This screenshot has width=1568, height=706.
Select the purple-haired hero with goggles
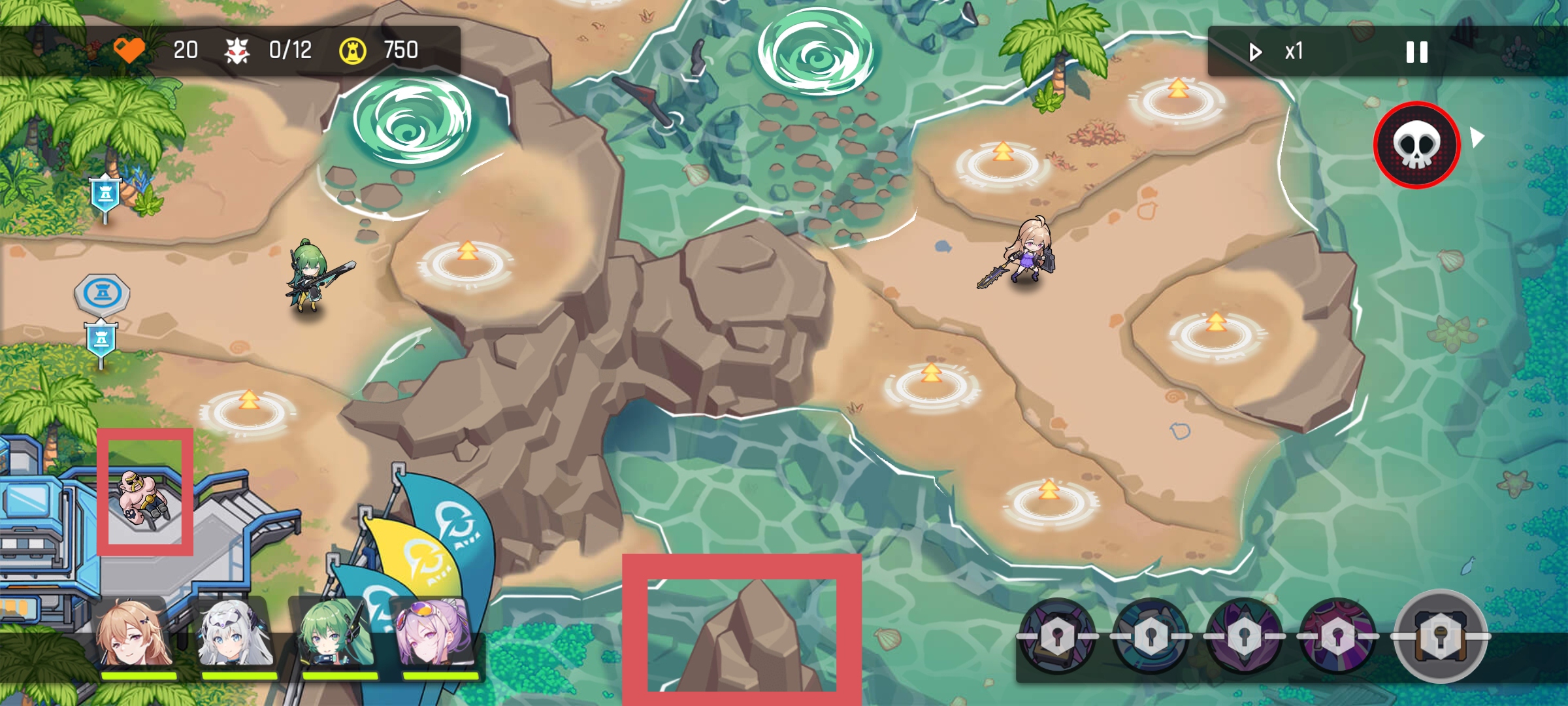(436, 634)
